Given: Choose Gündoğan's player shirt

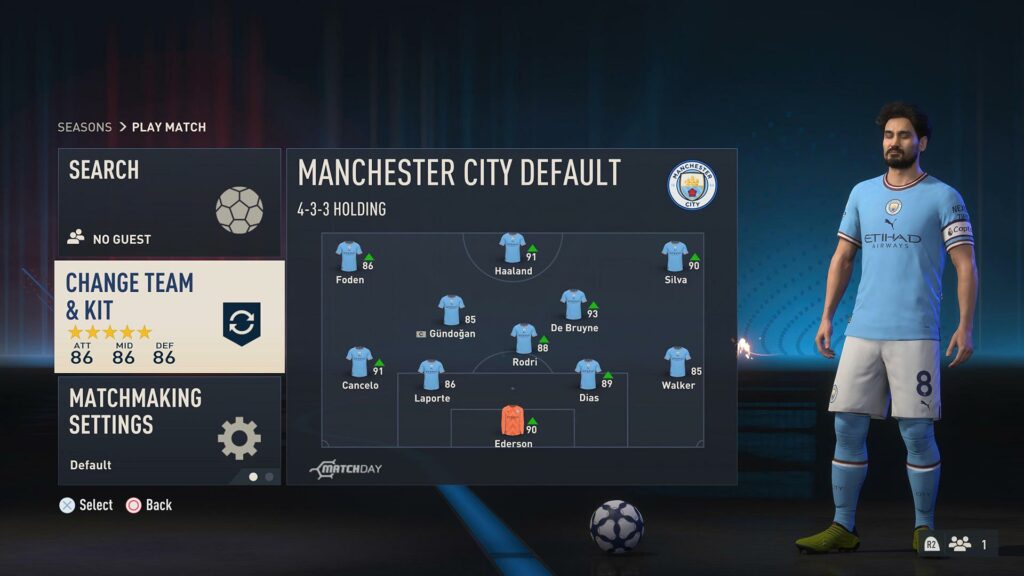Looking at the screenshot, I should pos(451,310).
